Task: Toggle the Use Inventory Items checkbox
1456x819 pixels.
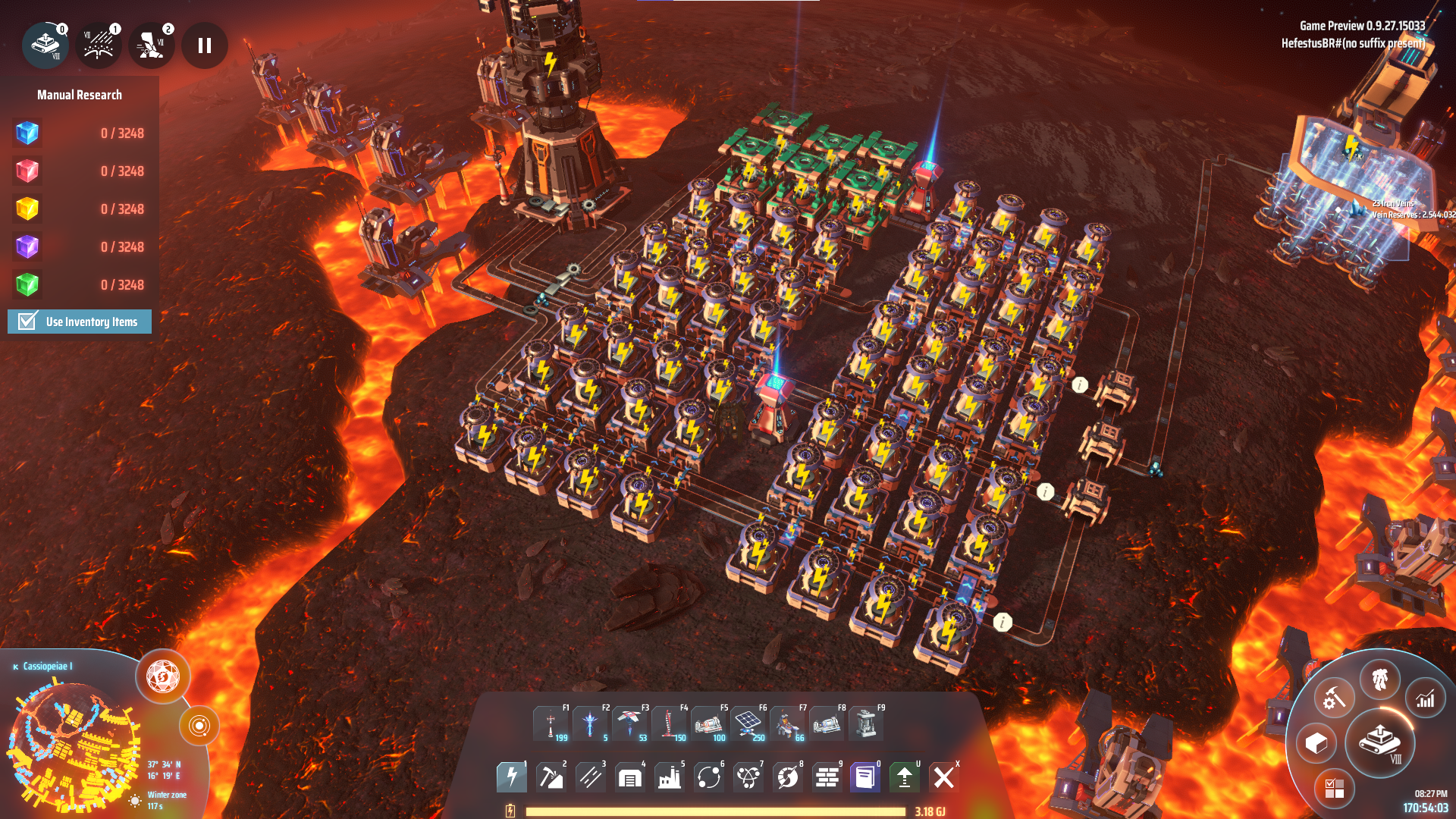Action: (28, 322)
